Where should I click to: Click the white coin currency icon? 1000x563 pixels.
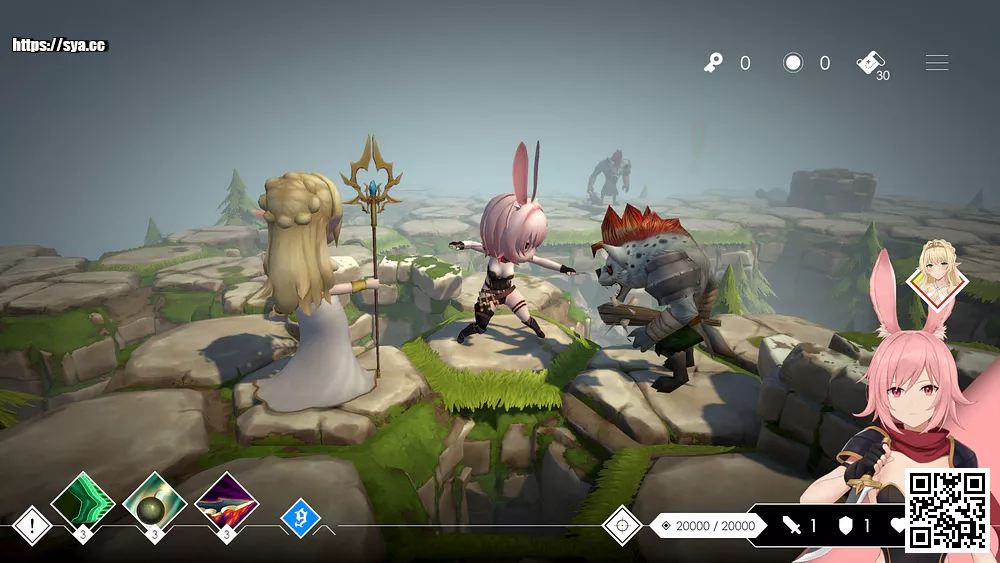793,63
